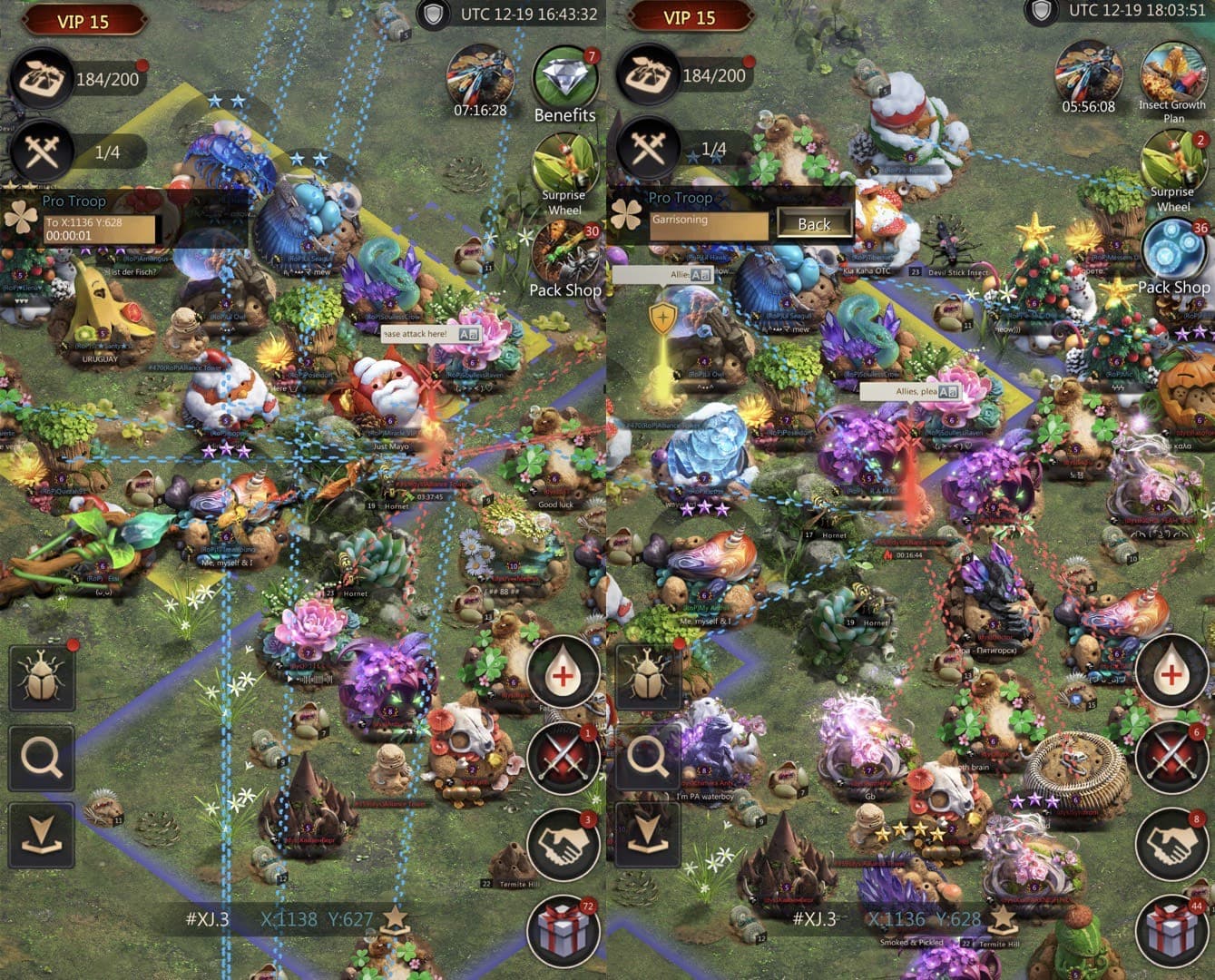This screenshot has width=1215, height=980.
Task: Open the crossed swords icon with badge 6
Action: [x=1171, y=759]
